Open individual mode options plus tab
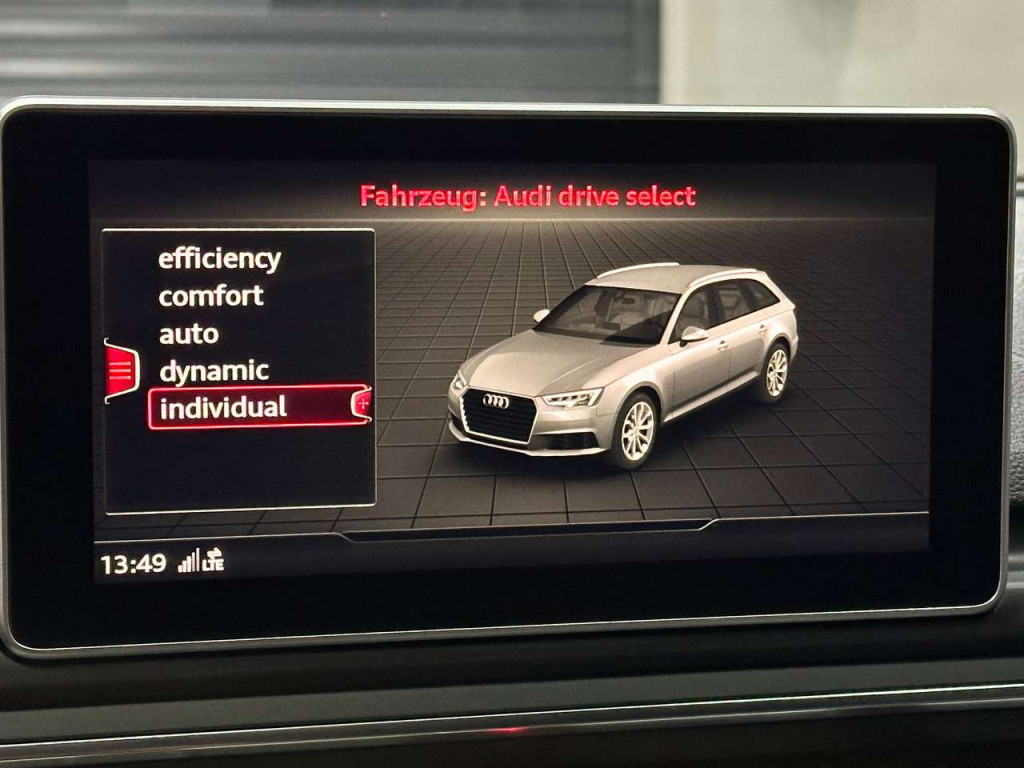Image resolution: width=1024 pixels, height=768 pixels. pyautogui.click(x=362, y=404)
